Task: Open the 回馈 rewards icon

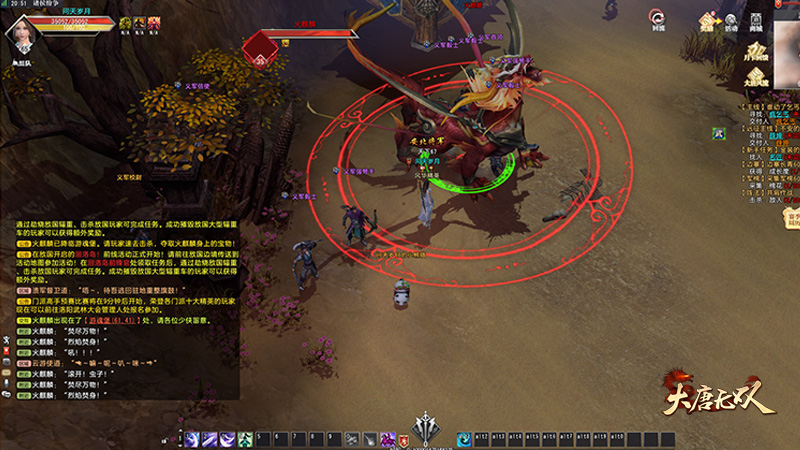Action: pyautogui.click(x=657, y=19)
